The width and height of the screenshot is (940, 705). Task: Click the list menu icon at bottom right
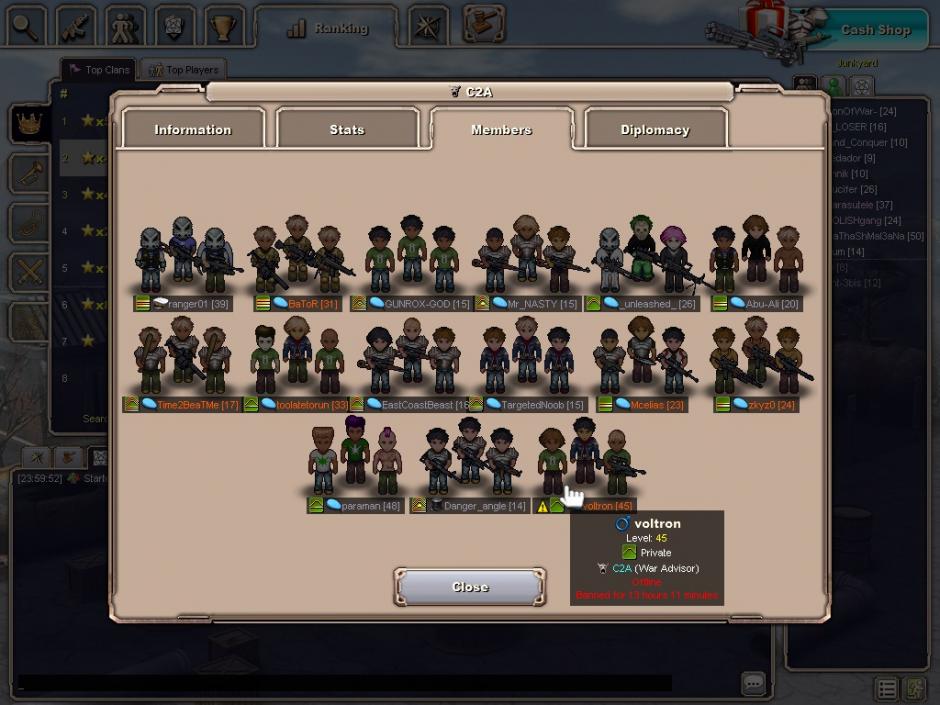(x=887, y=689)
